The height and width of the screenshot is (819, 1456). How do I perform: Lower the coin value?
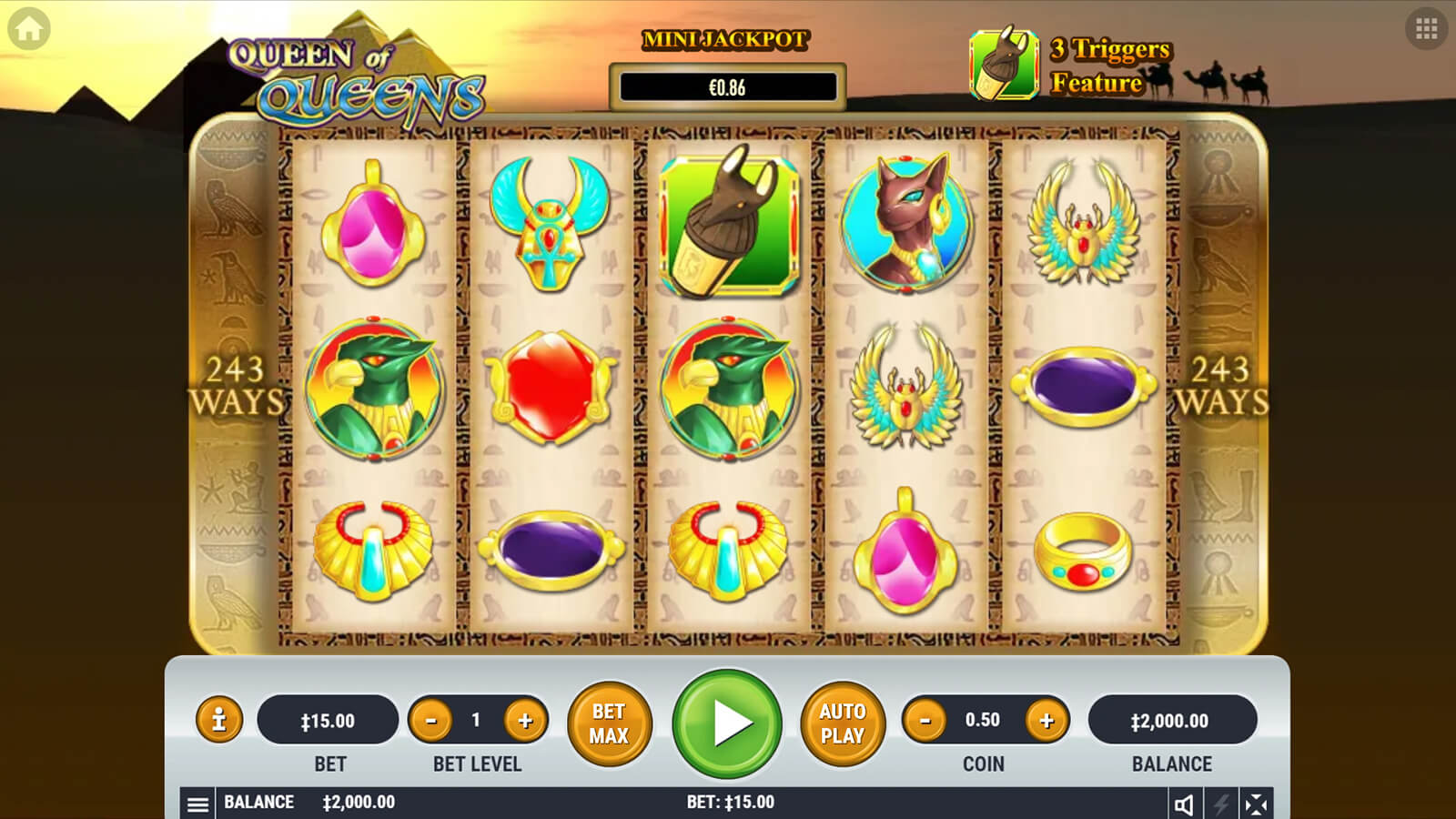pyautogui.click(x=925, y=721)
